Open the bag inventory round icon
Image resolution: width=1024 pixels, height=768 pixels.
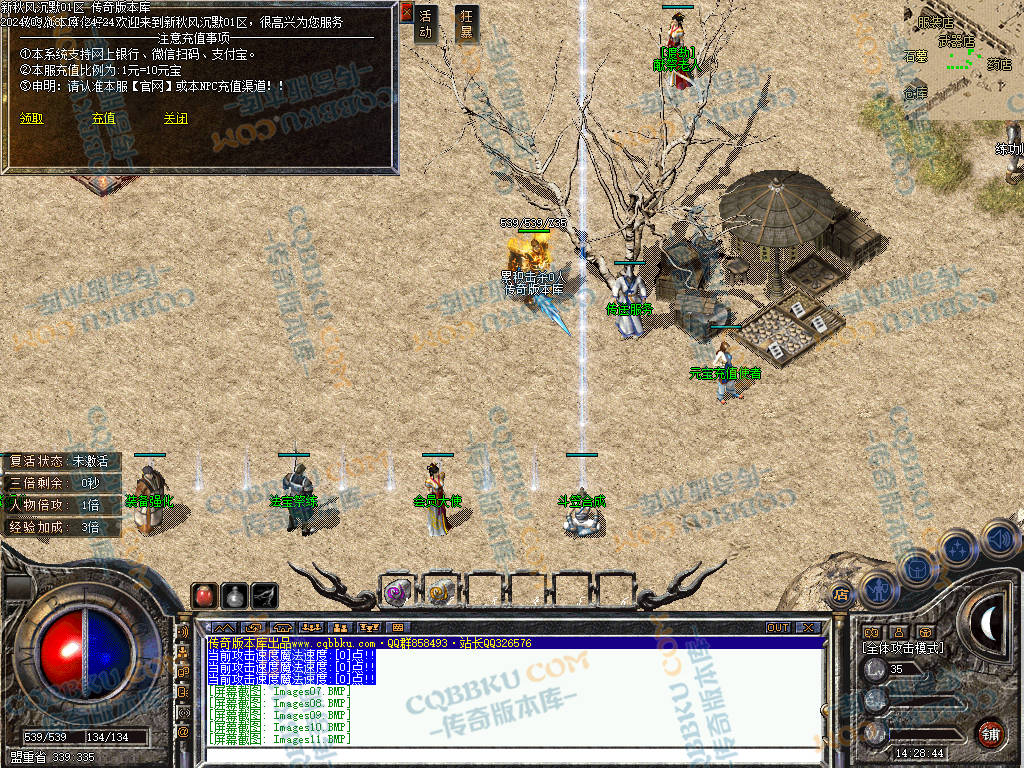(916, 568)
